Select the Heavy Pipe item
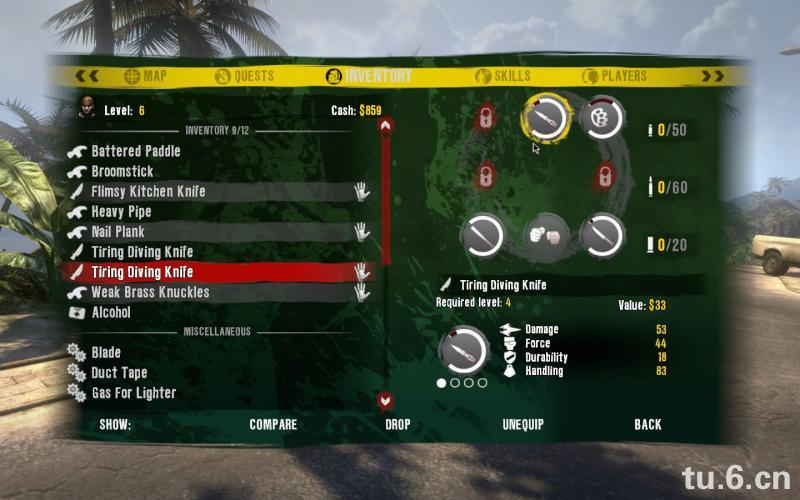 tap(122, 212)
